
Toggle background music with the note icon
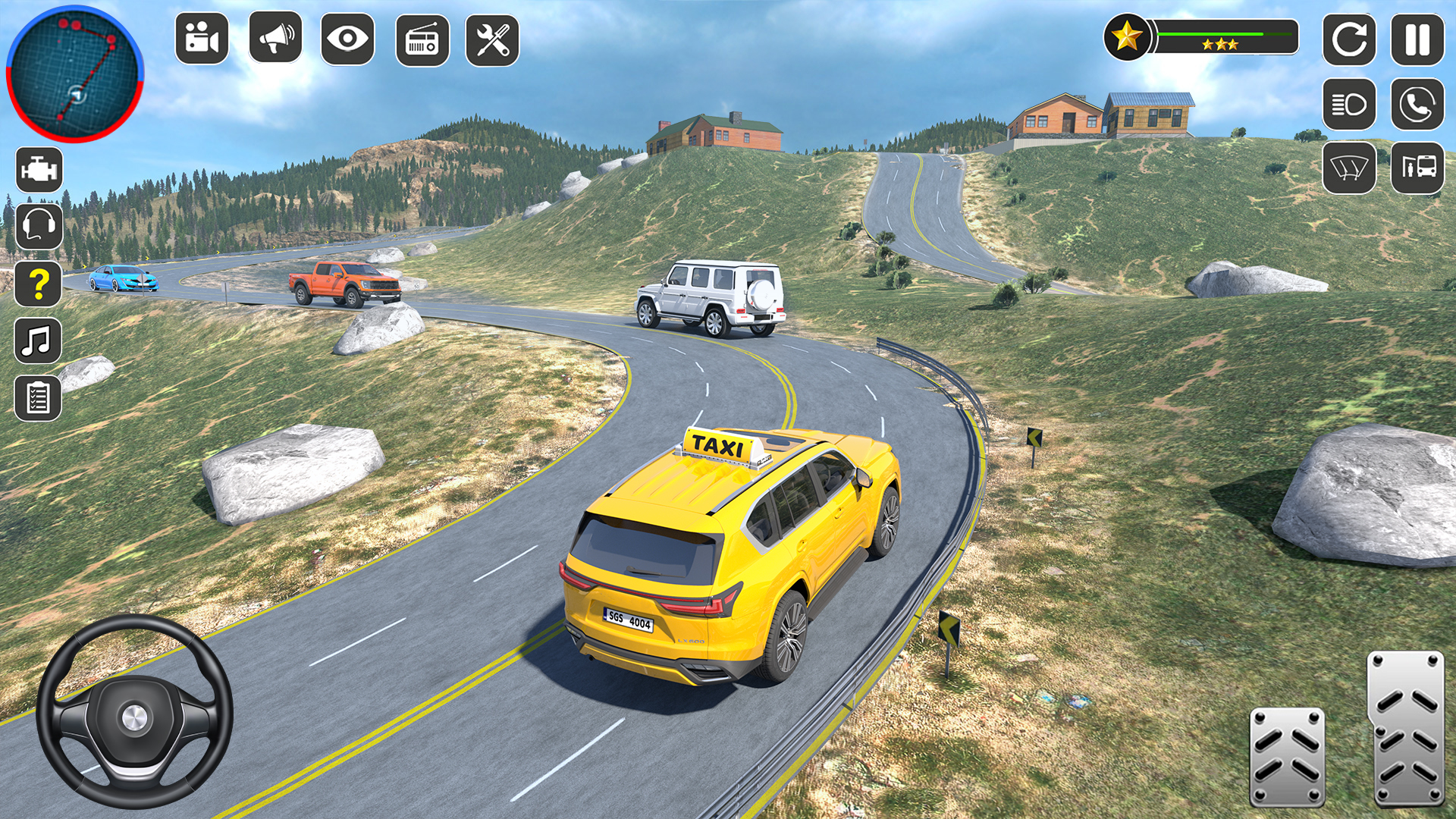click(x=39, y=341)
